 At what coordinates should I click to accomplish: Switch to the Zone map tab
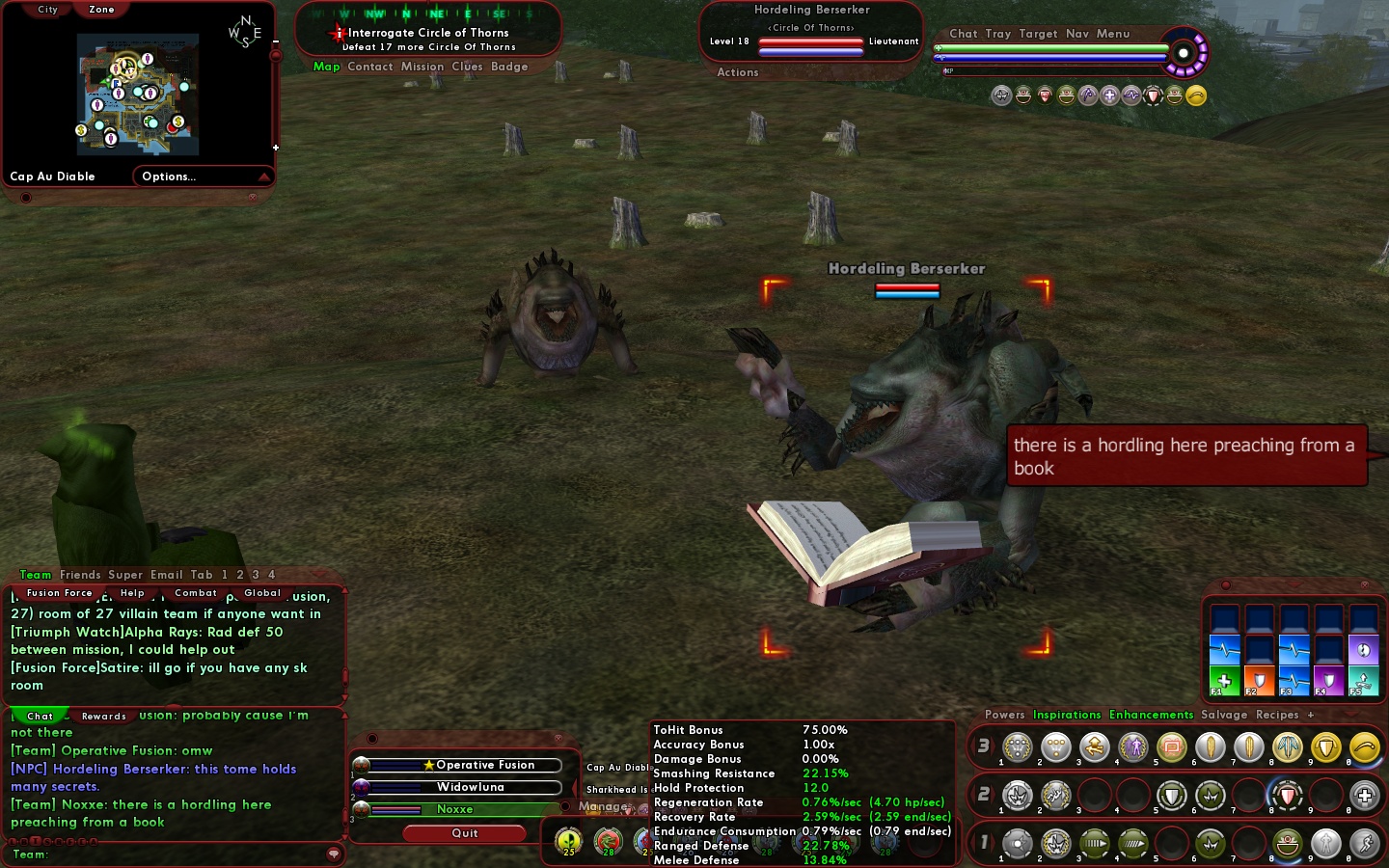pyautogui.click(x=101, y=10)
